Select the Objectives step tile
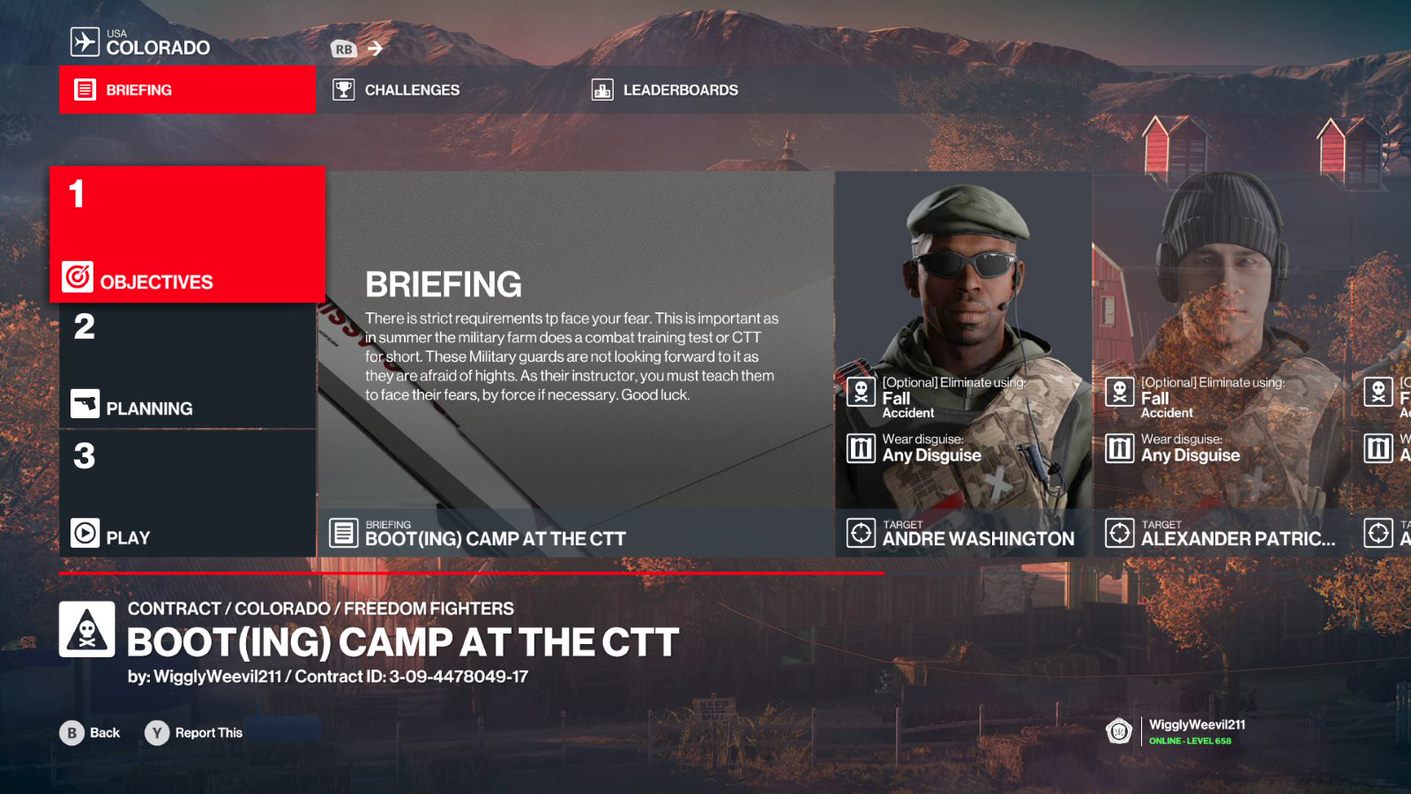 click(187, 234)
